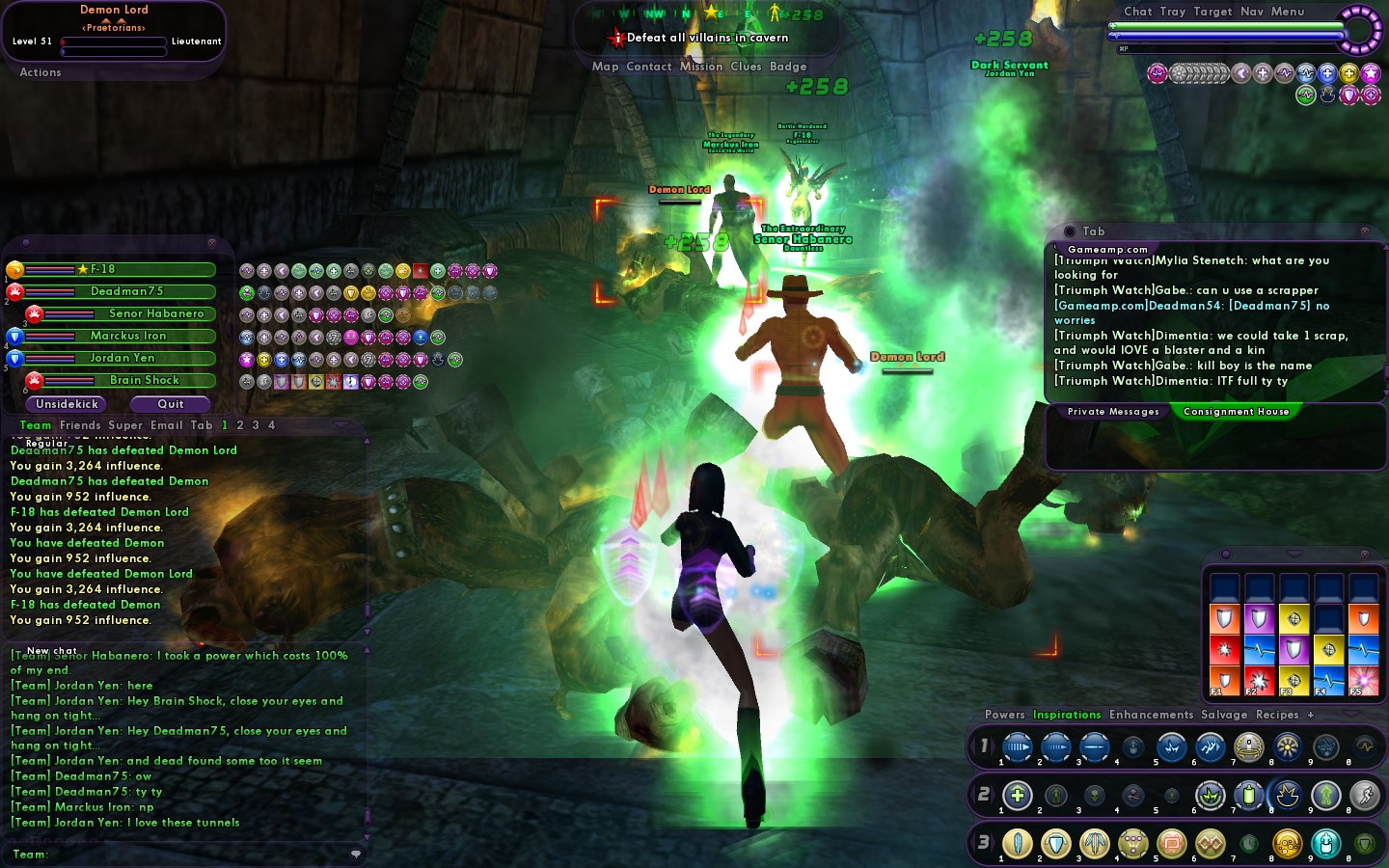Open the main Menu
1389x868 pixels.
point(1287,12)
